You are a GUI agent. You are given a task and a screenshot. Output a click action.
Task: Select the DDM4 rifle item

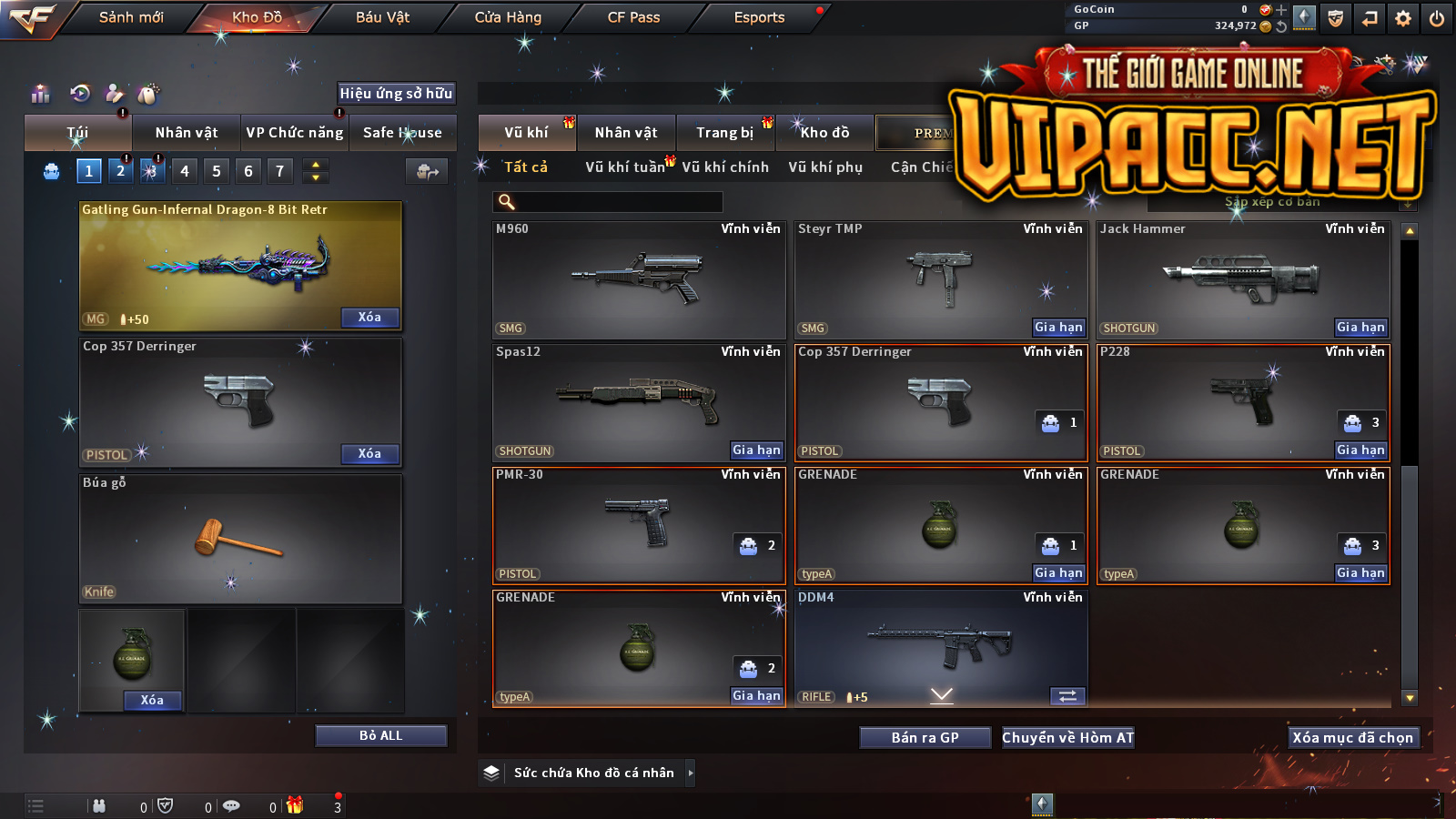click(x=940, y=647)
